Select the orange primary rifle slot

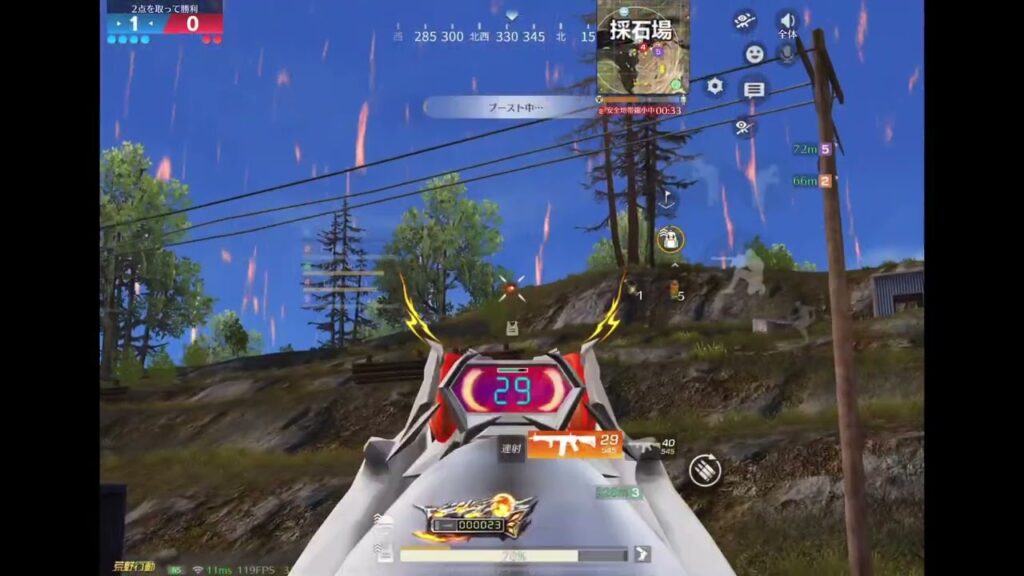[x=574, y=444]
